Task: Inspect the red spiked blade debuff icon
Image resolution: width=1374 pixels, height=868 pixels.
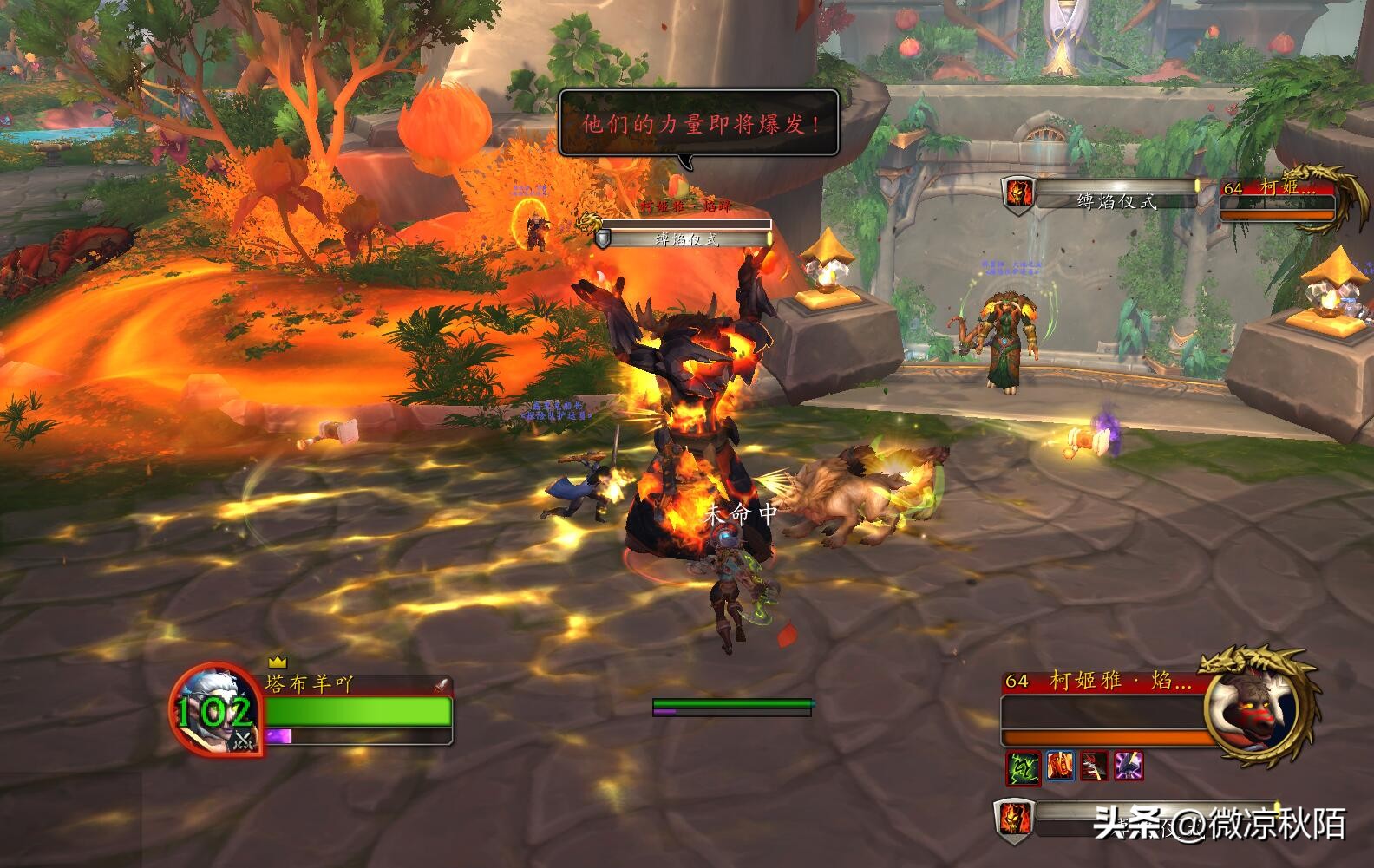Action: [1095, 767]
